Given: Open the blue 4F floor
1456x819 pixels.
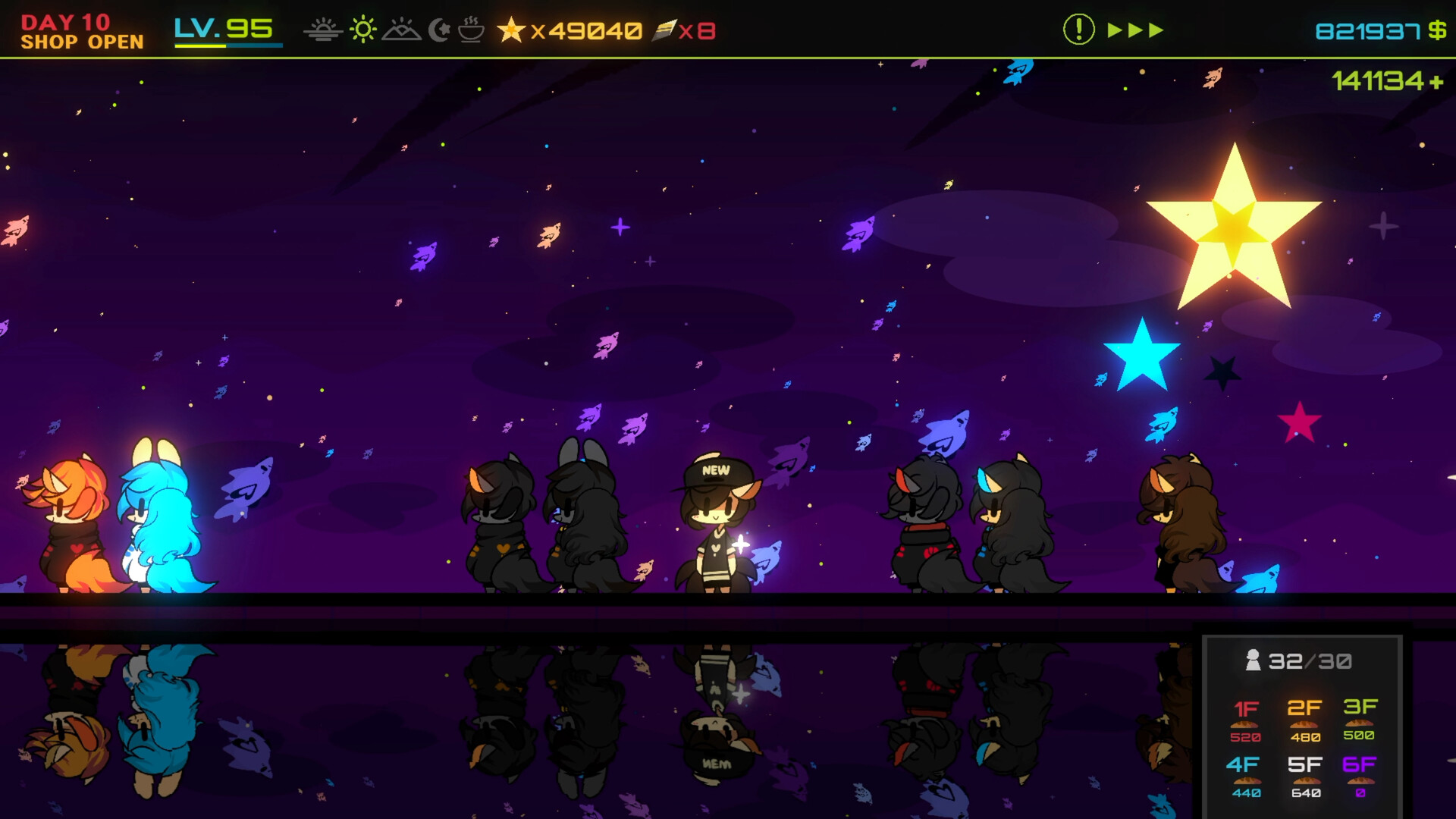Looking at the screenshot, I should click(1246, 776).
